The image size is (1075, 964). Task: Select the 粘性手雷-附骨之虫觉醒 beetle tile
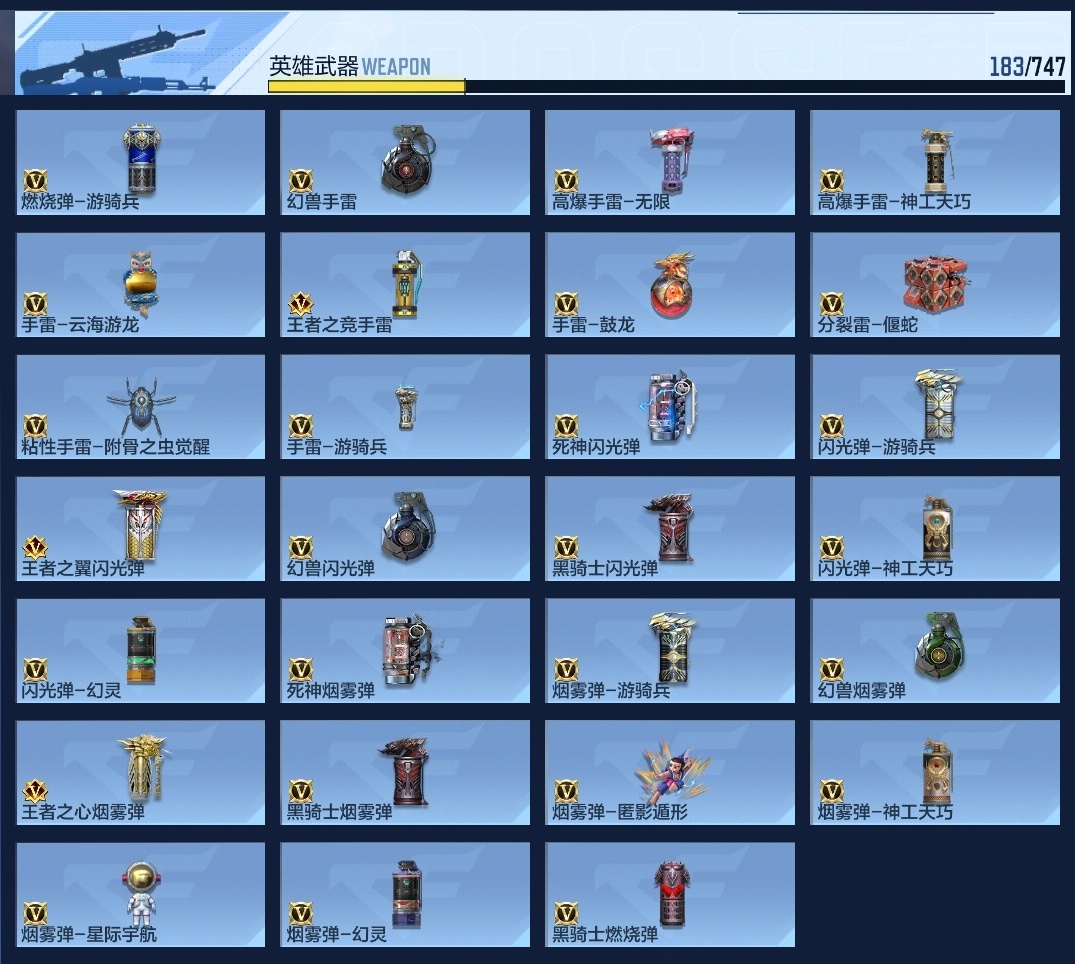141,407
